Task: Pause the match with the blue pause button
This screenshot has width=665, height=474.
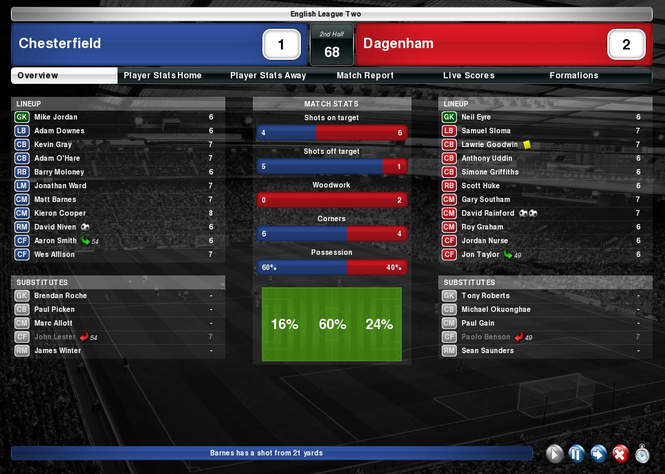Action: tap(576, 454)
